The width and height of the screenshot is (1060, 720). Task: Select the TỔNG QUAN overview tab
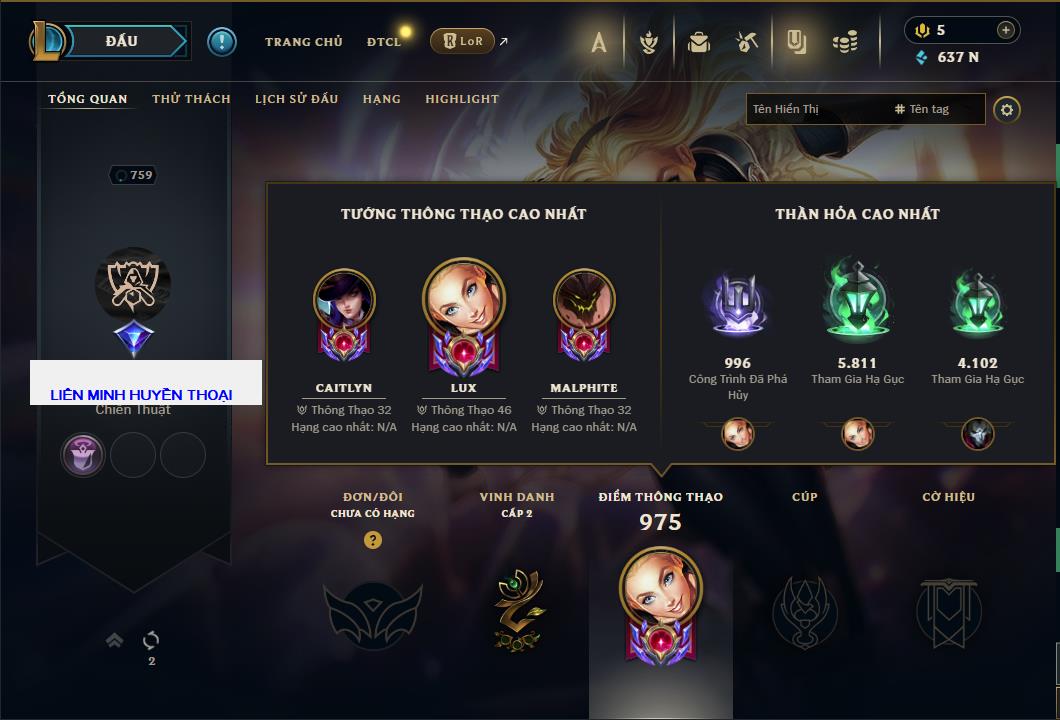[88, 99]
